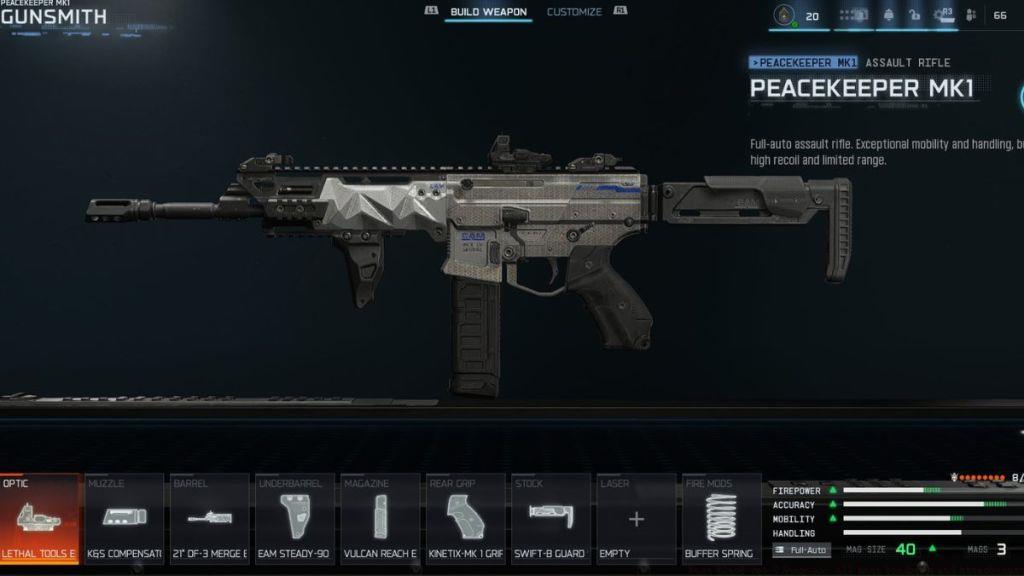Open the Barrel attachment slot
Screen dimensions: 1024x576
[x=210, y=518]
